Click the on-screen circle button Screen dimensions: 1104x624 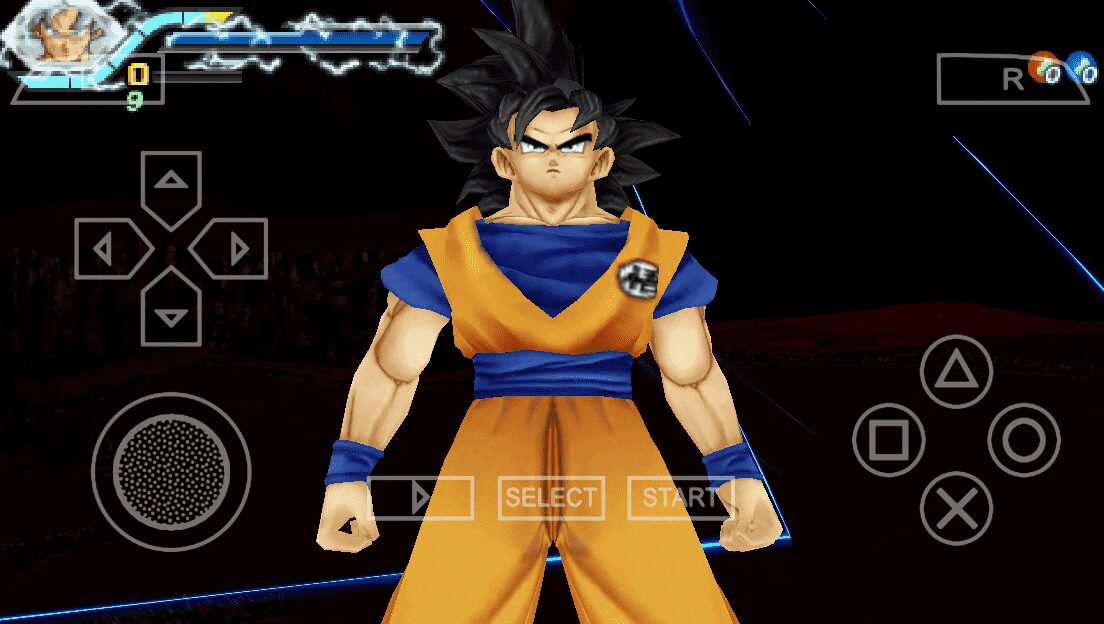point(1024,440)
